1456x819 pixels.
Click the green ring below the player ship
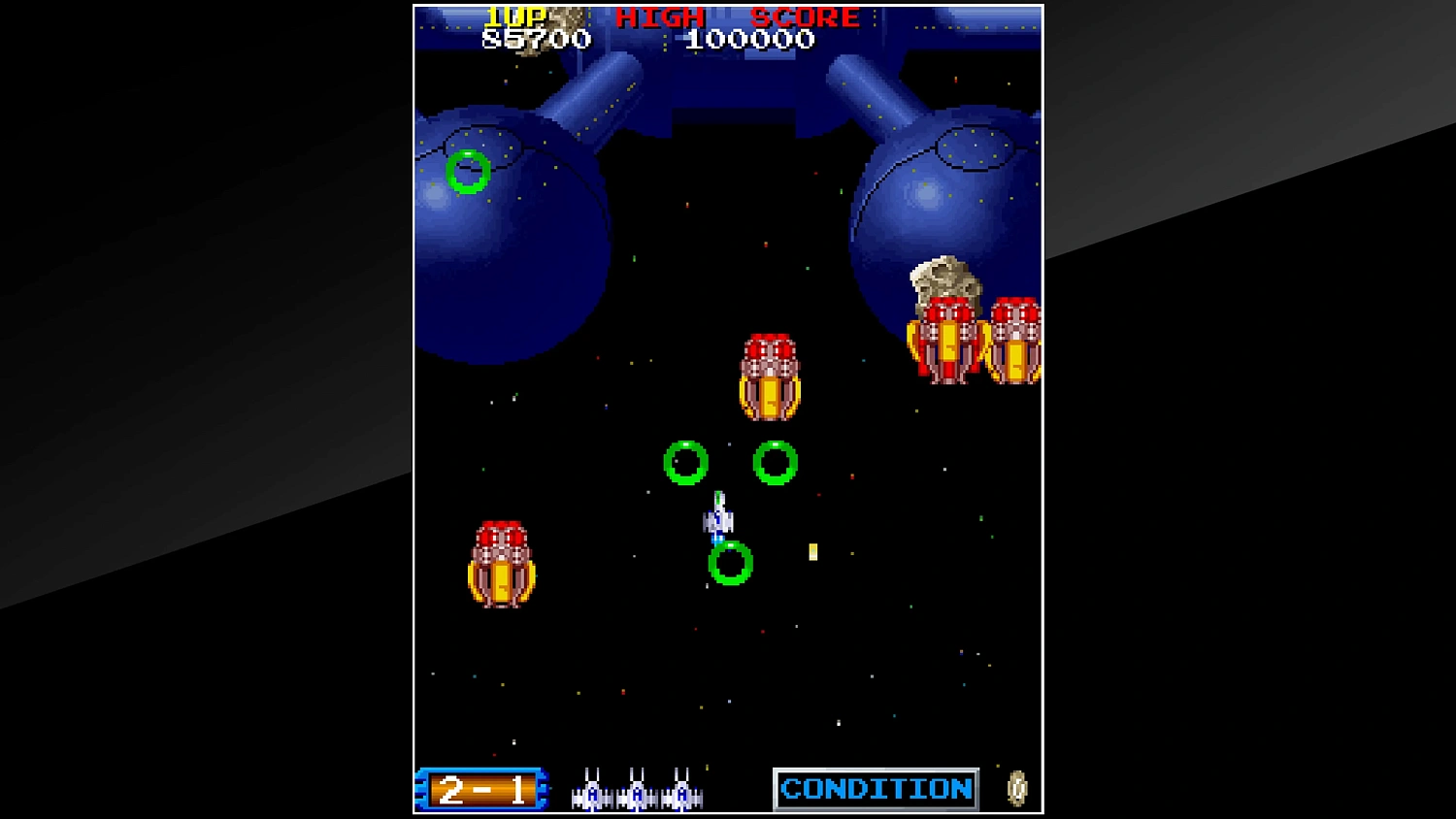[x=730, y=564]
